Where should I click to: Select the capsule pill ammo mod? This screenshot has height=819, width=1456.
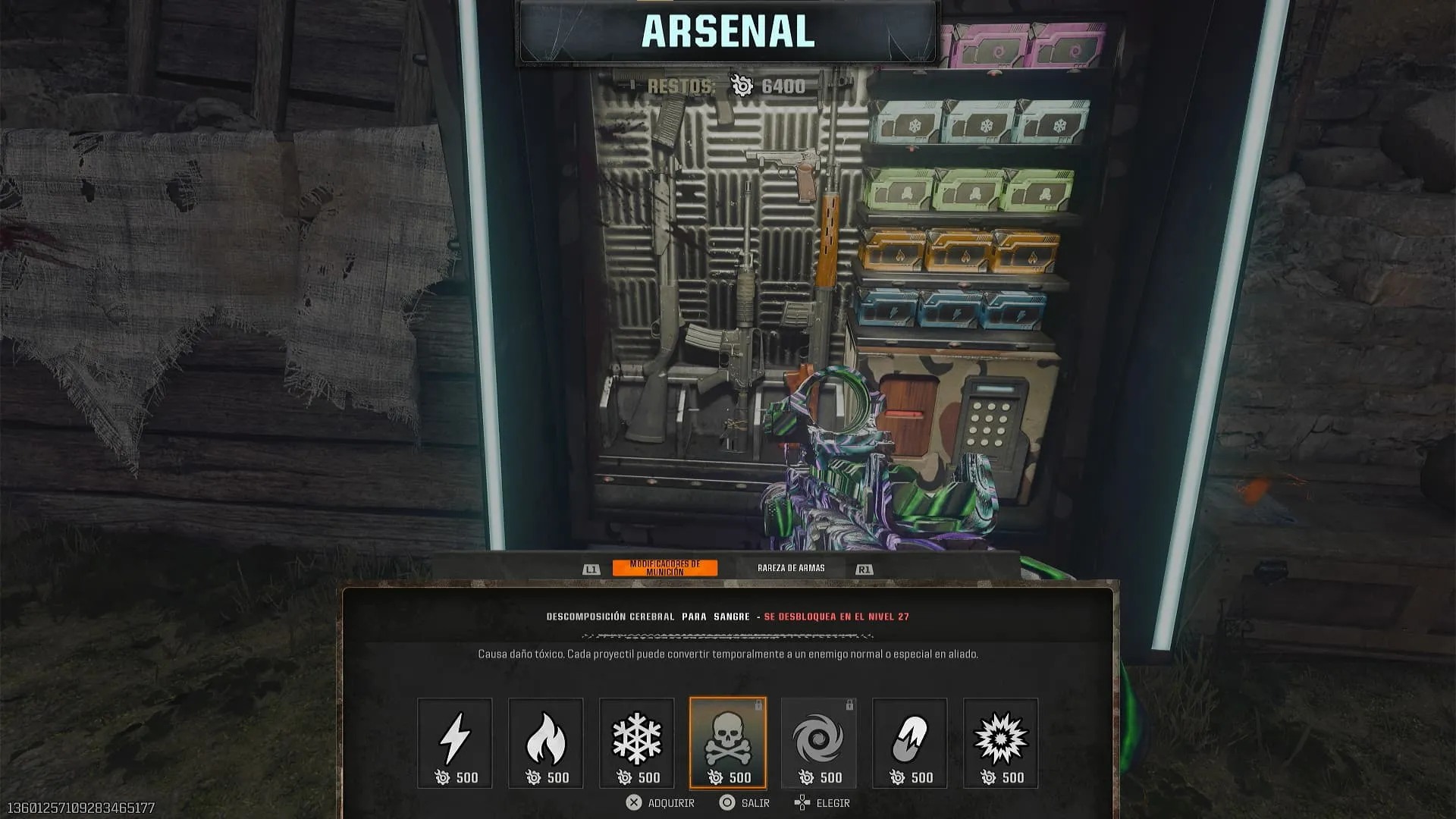(x=909, y=742)
